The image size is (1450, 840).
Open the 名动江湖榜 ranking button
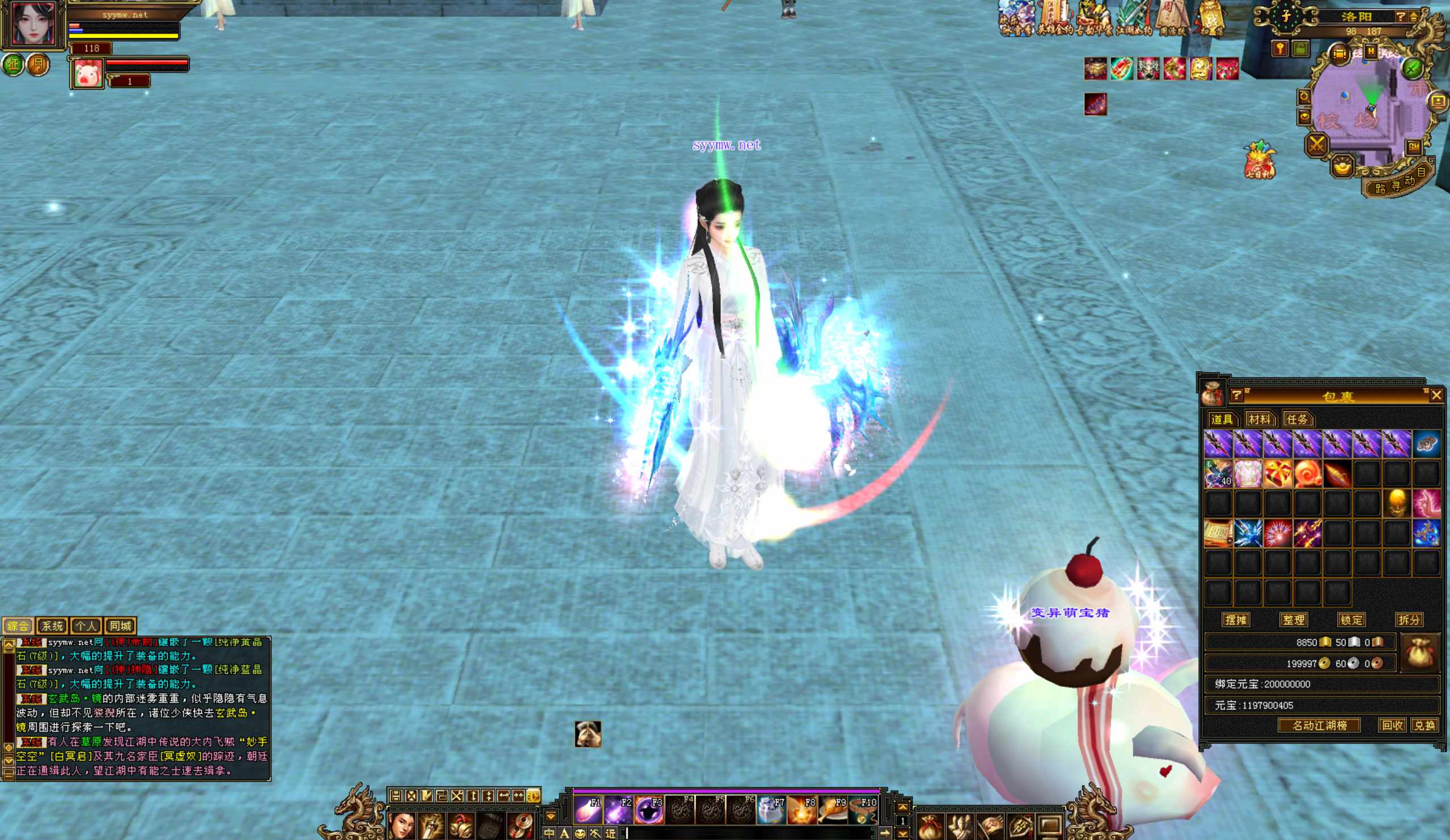1320,726
